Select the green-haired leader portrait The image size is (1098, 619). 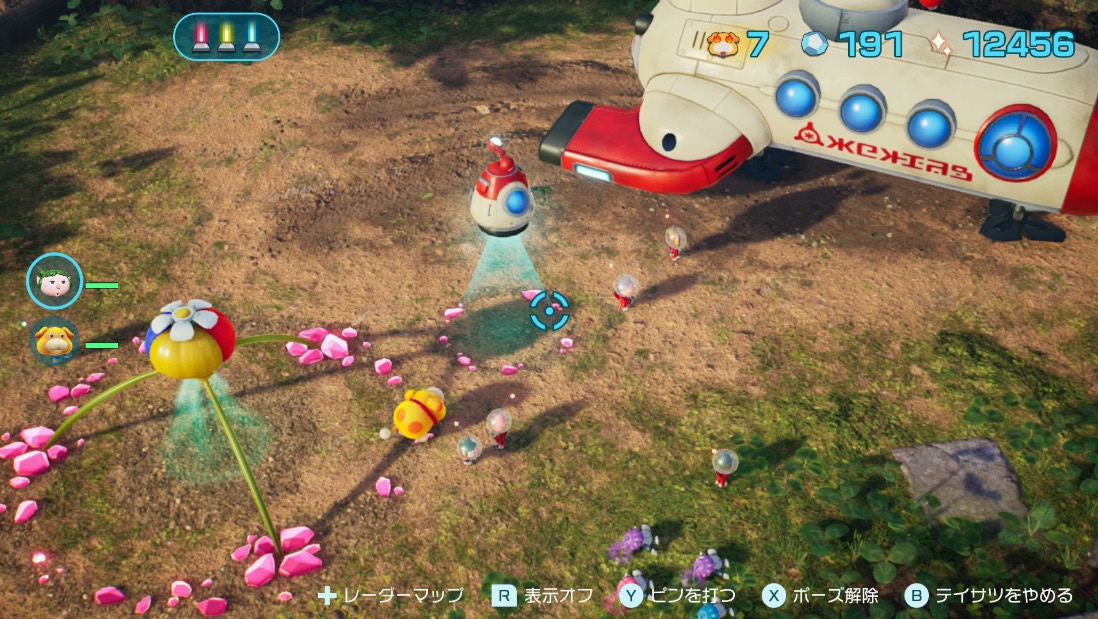[54, 281]
